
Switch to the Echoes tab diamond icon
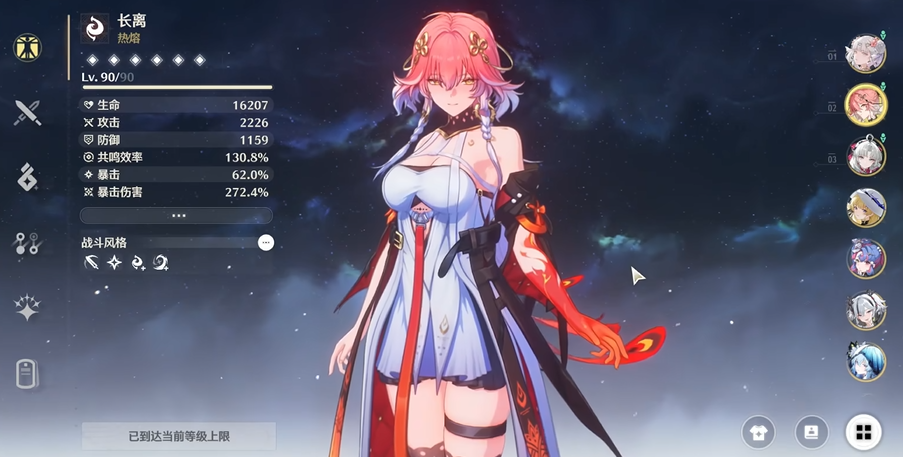coord(27,176)
